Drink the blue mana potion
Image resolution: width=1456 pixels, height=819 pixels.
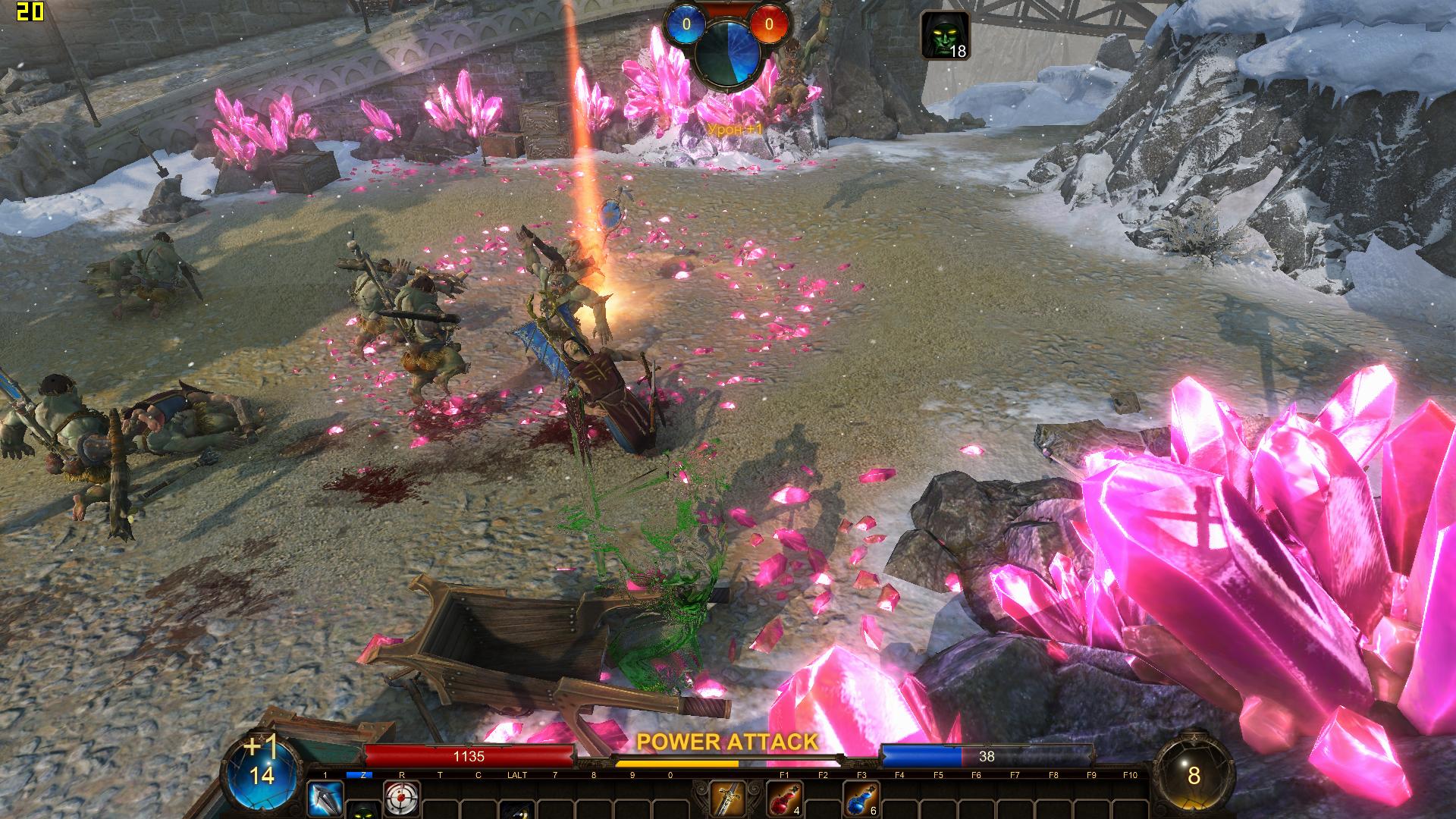click(861, 799)
